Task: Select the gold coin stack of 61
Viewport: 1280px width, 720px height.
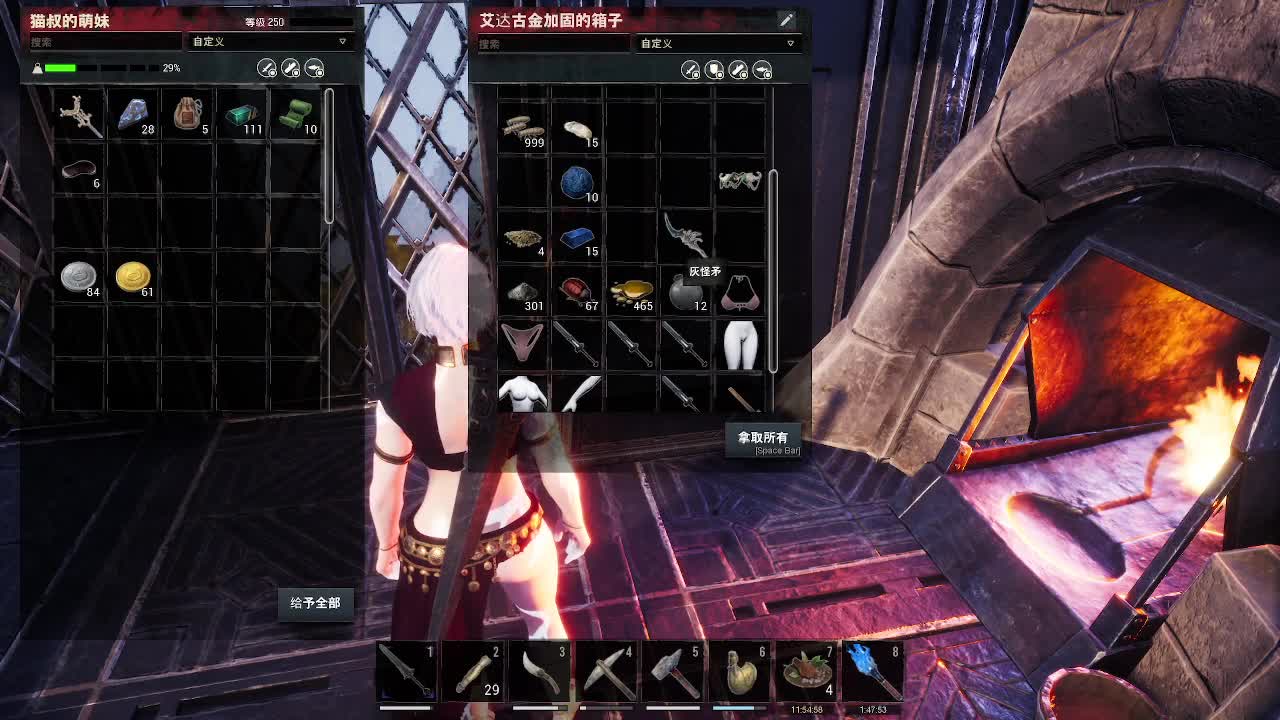Action: [x=133, y=277]
